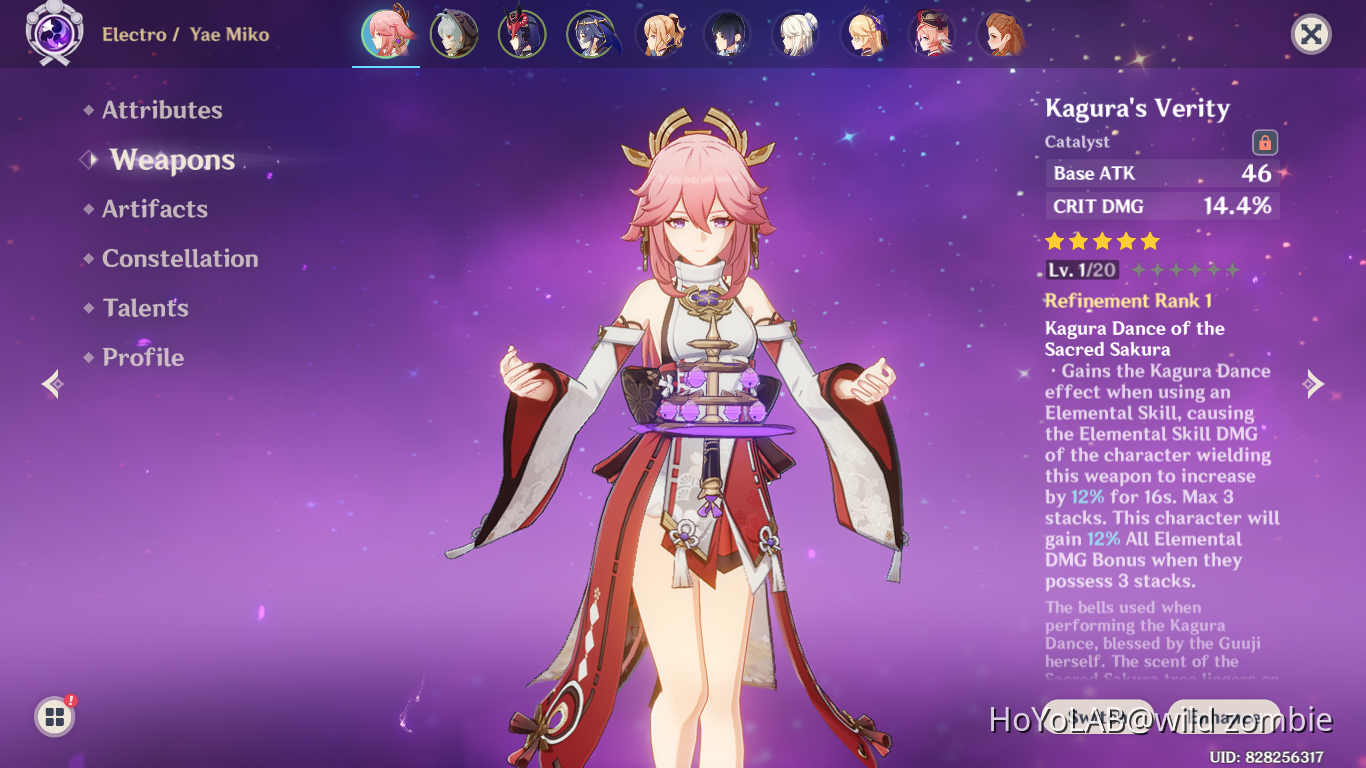
Task: Open the Constellation section
Action: click(x=180, y=258)
